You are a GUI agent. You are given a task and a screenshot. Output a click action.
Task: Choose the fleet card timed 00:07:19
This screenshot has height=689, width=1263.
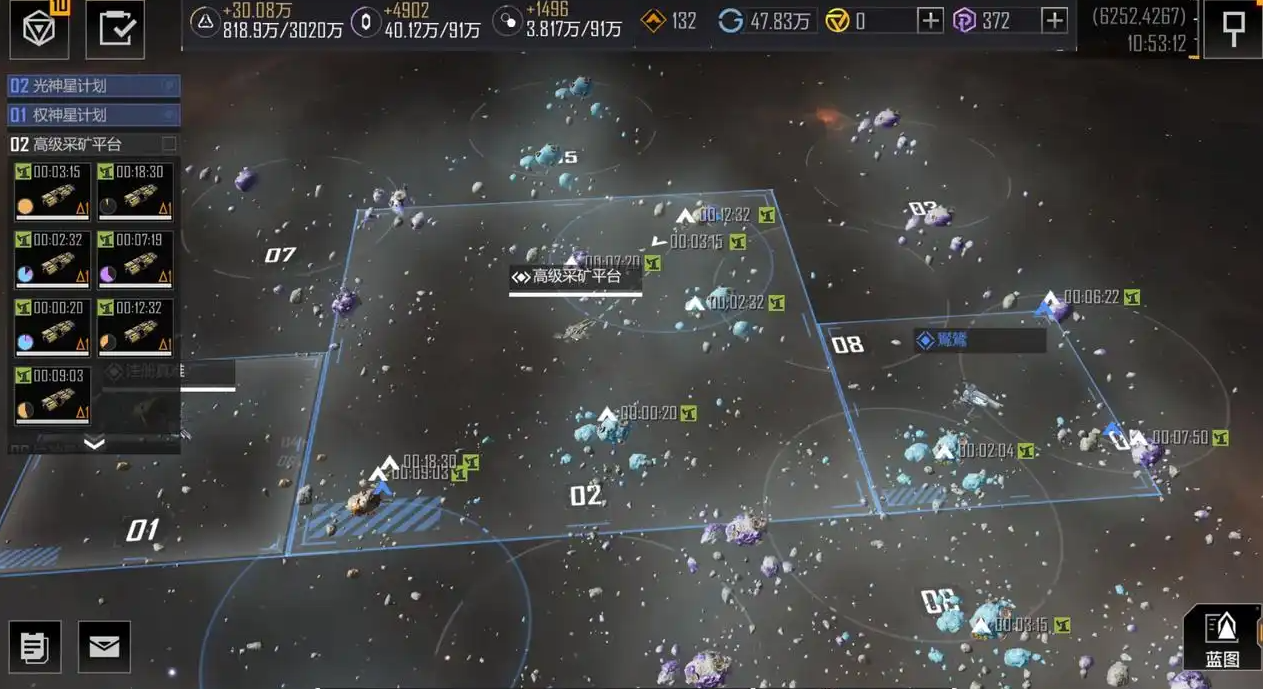coord(135,260)
